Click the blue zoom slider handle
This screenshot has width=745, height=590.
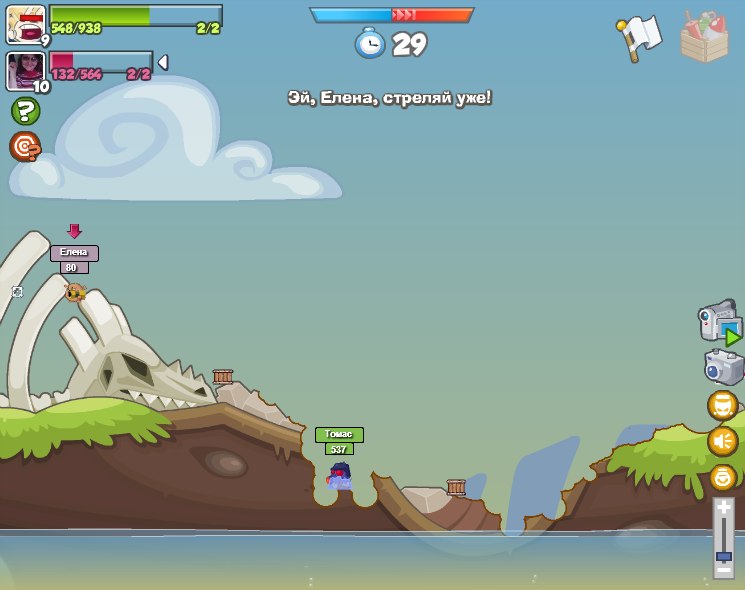(x=723, y=555)
